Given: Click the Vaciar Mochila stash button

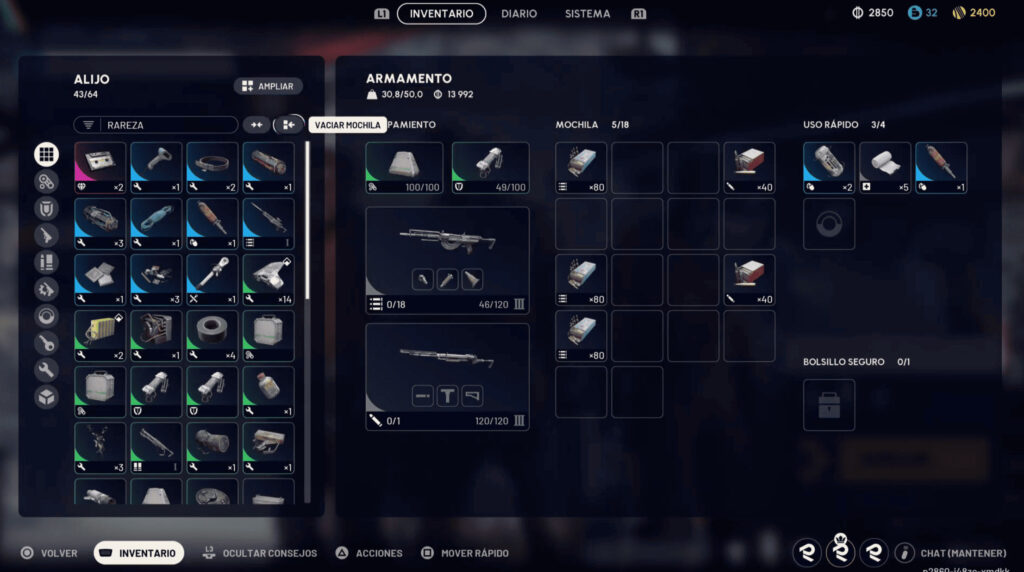Looking at the screenshot, I should tap(288, 125).
